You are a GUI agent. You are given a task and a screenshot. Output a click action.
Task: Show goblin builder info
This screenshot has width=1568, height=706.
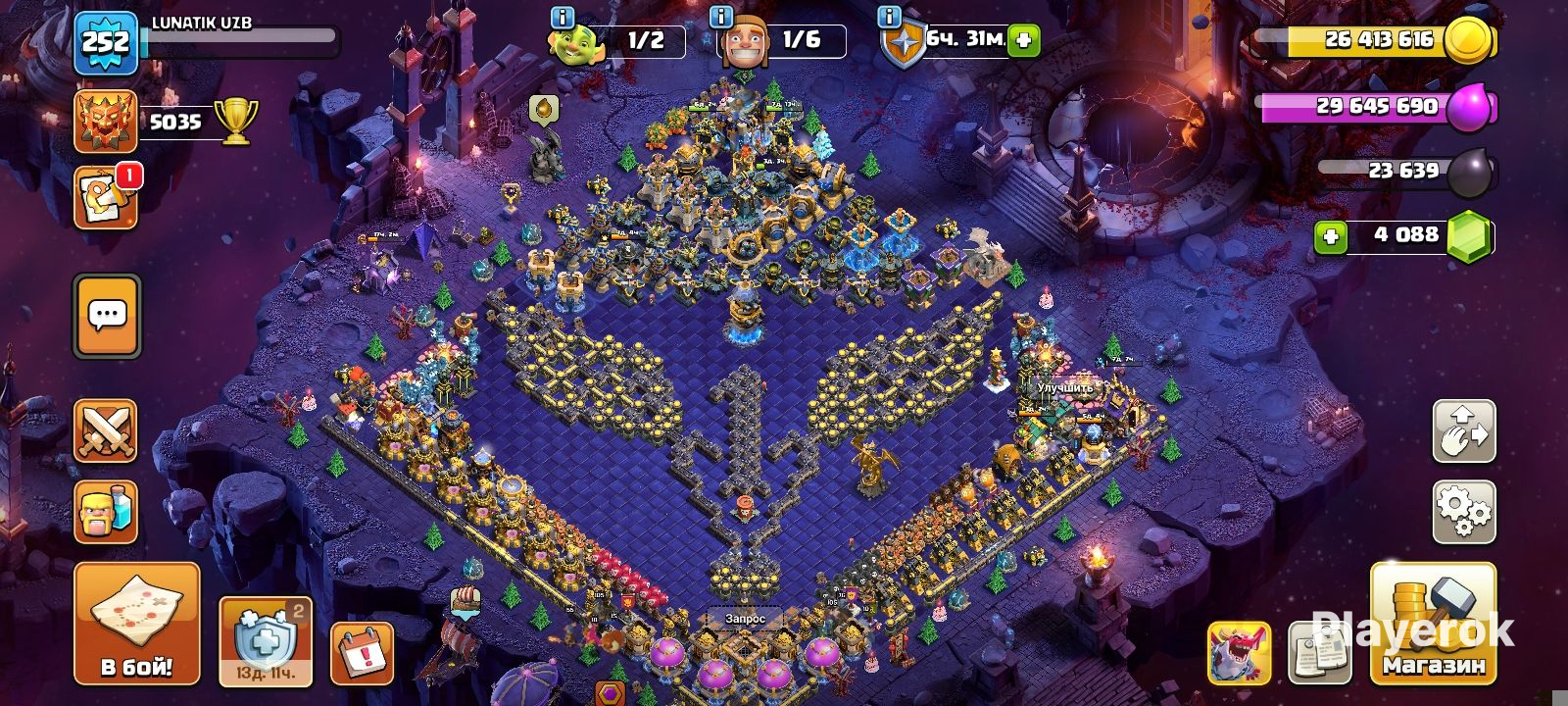tap(563, 17)
